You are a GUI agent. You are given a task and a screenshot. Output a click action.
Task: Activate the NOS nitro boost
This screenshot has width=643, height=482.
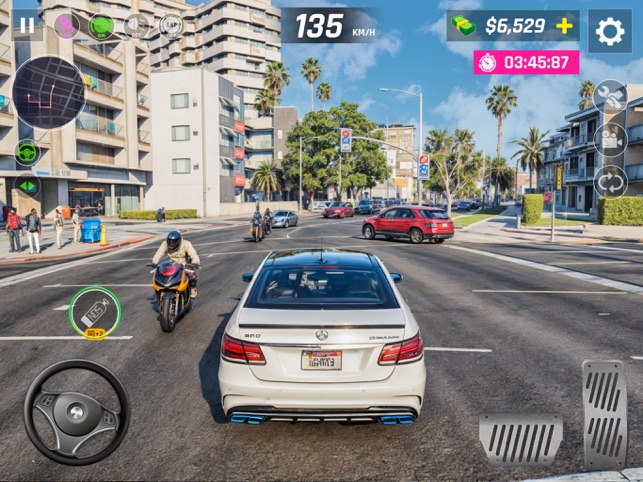pos(95,313)
